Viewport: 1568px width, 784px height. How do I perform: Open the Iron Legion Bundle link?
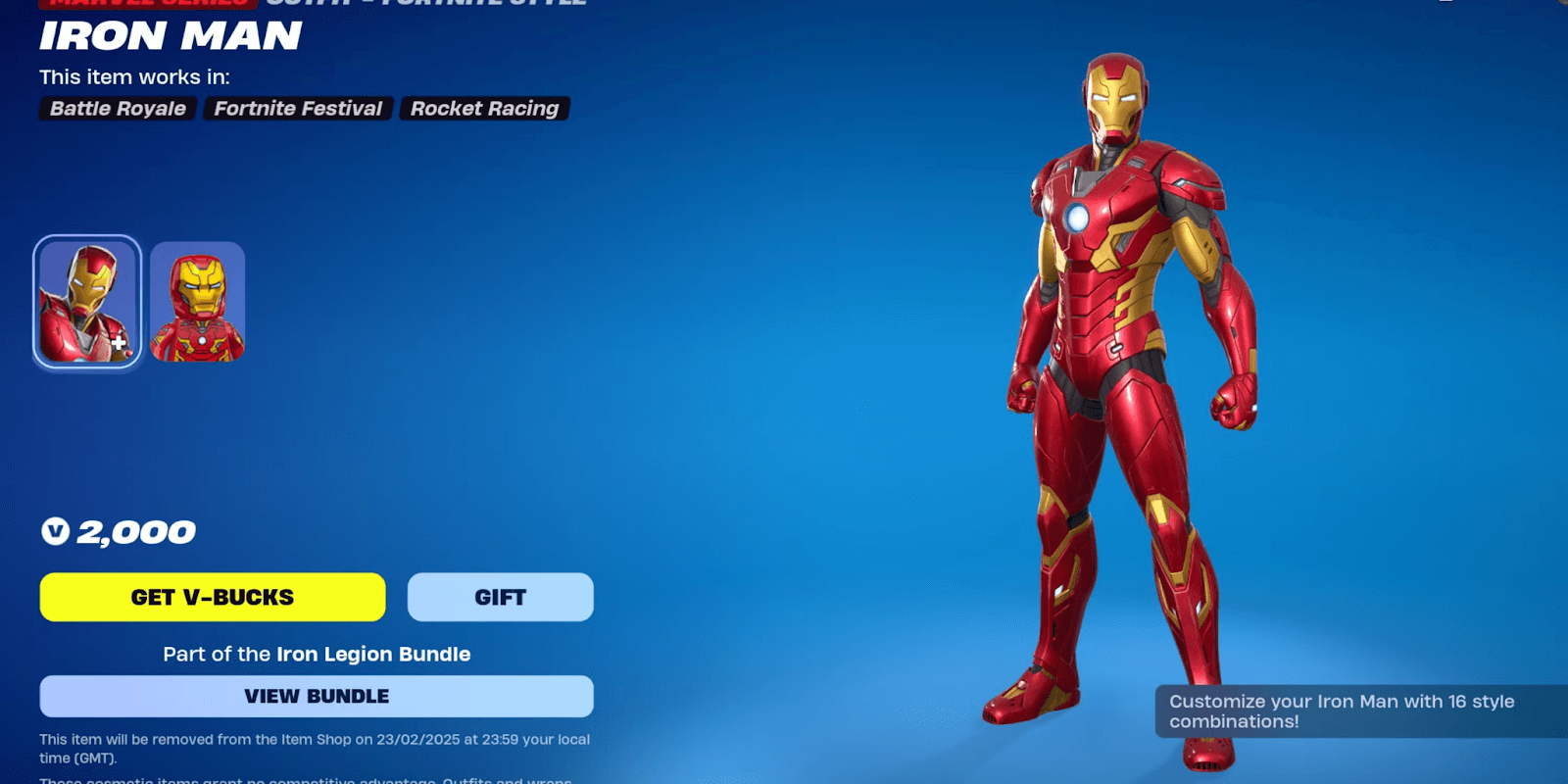click(372, 654)
